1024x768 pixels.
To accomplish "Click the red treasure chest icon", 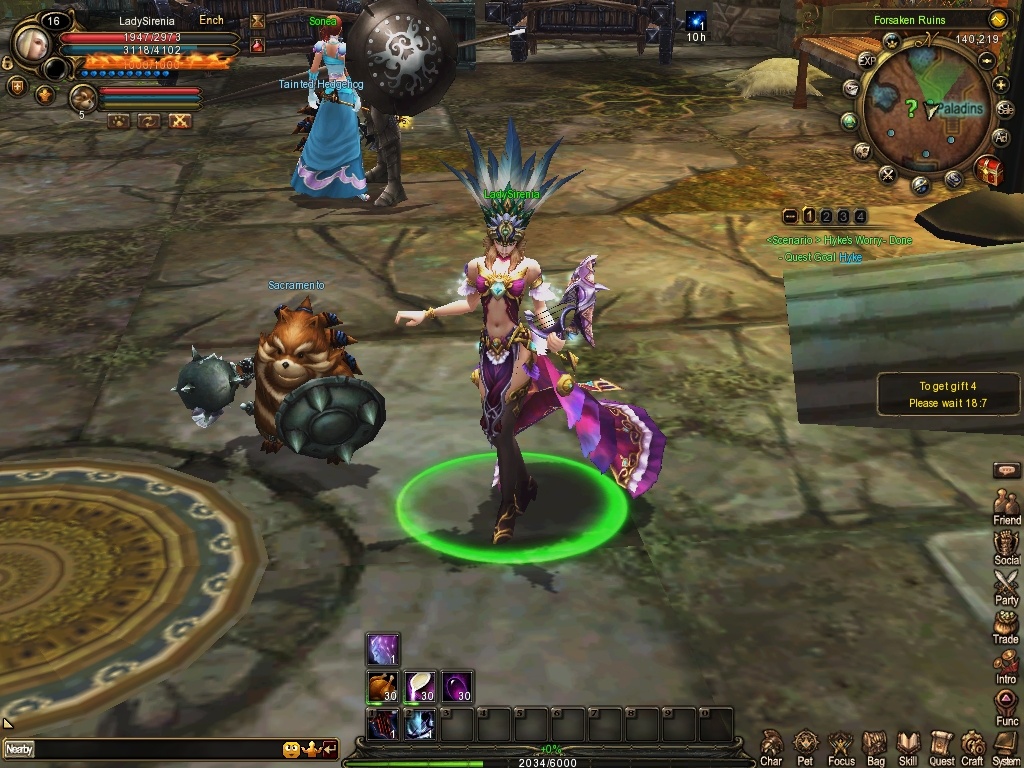I will tap(988, 169).
